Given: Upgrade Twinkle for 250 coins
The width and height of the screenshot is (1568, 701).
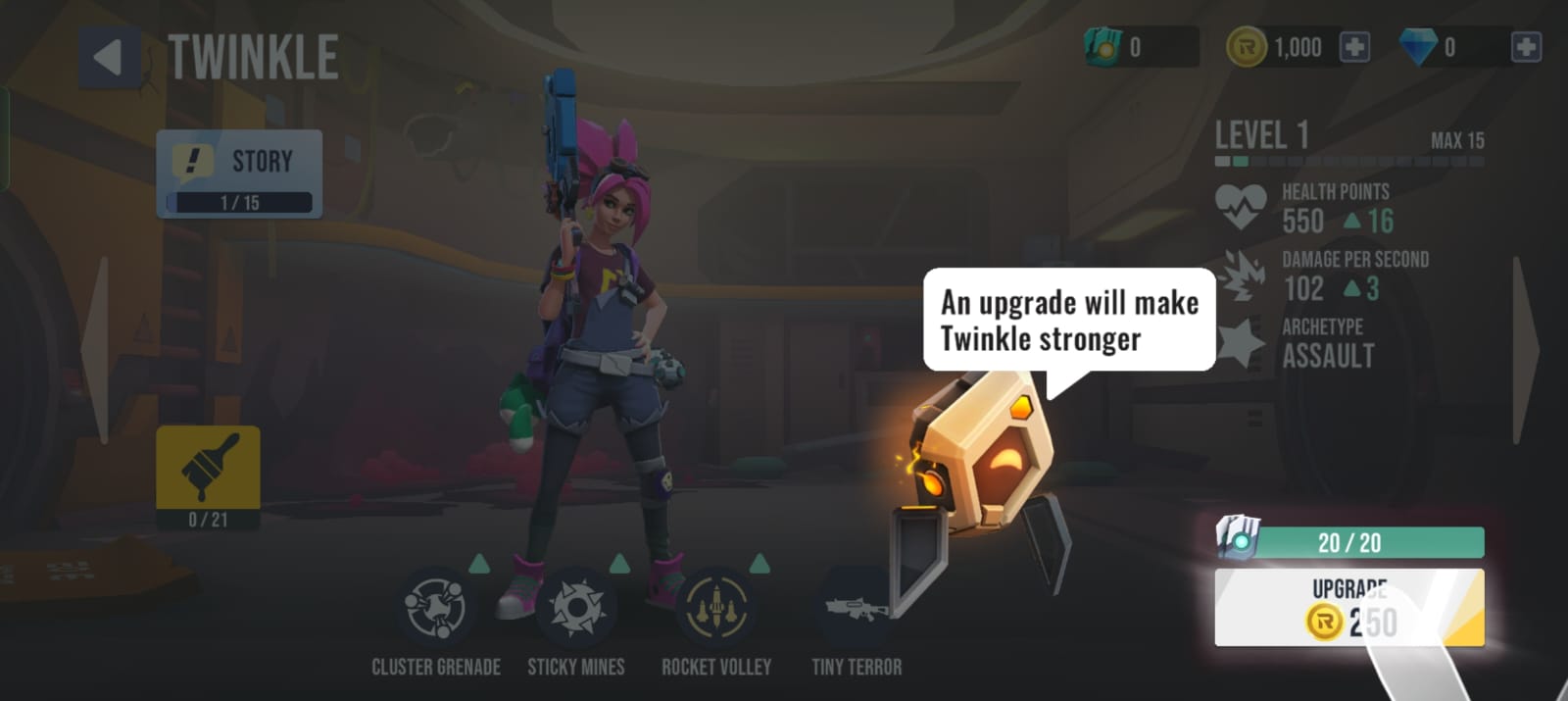Looking at the screenshot, I should pos(1348,608).
